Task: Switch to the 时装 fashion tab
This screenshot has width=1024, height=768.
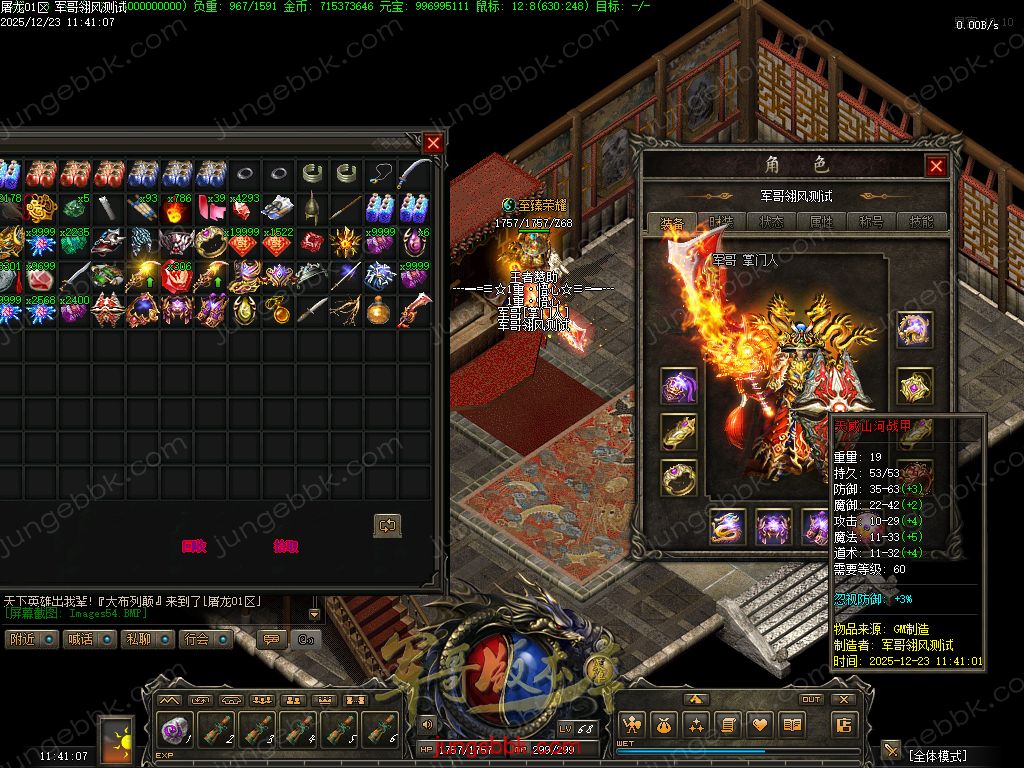Action: coord(721,222)
